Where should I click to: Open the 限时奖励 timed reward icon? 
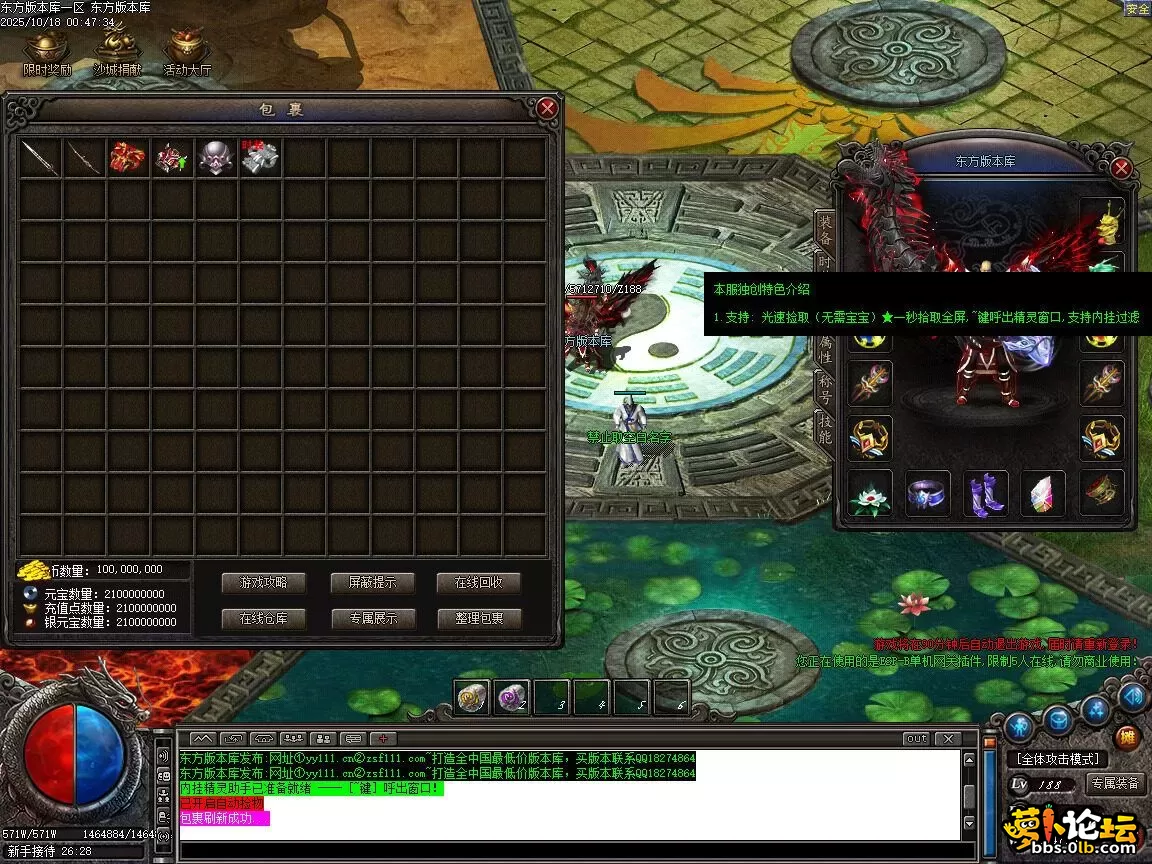click(47, 52)
